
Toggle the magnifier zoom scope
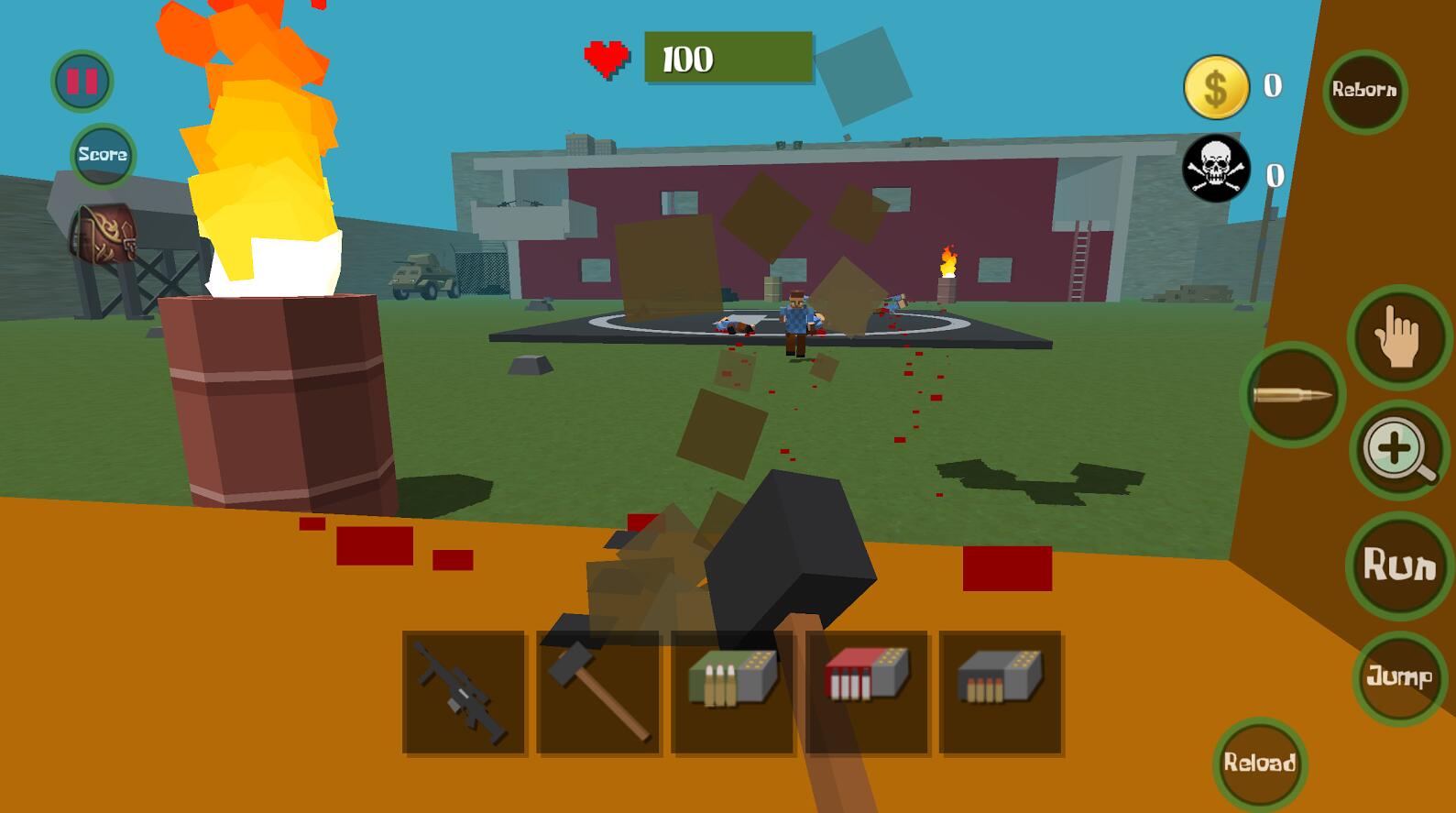(1398, 450)
